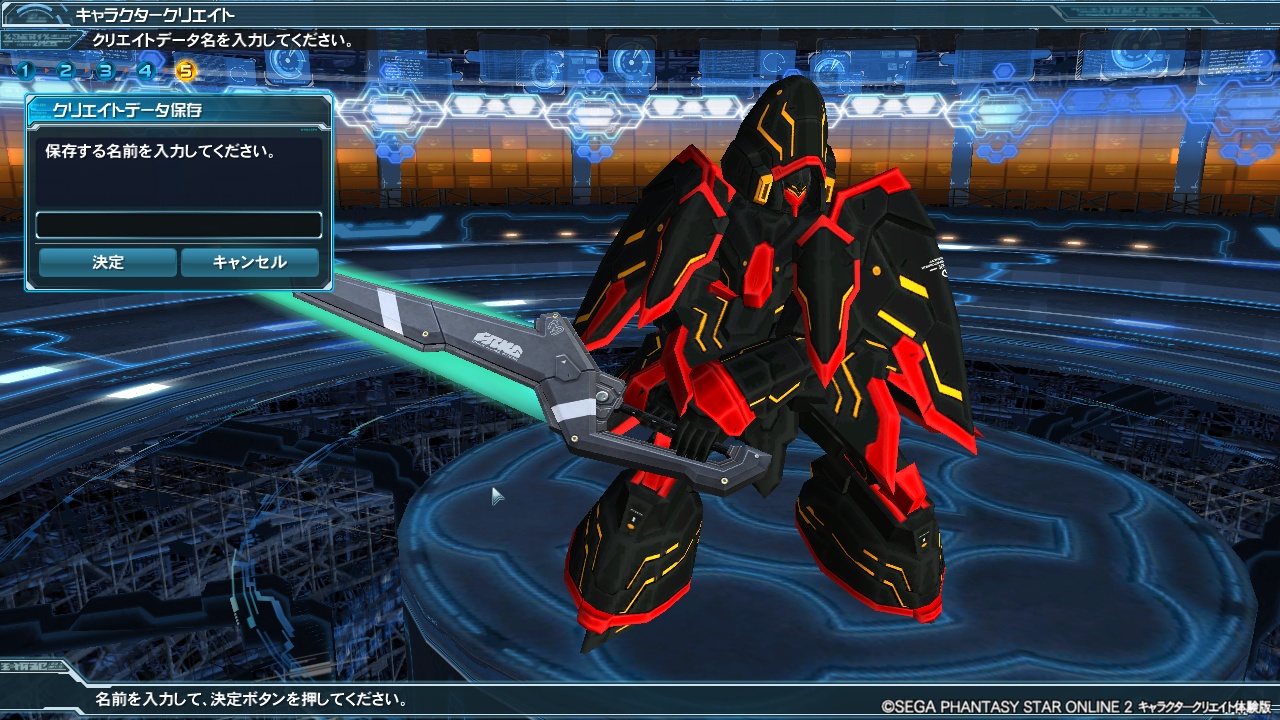
Task: Click the 決定 confirm button
Action: (x=108, y=262)
